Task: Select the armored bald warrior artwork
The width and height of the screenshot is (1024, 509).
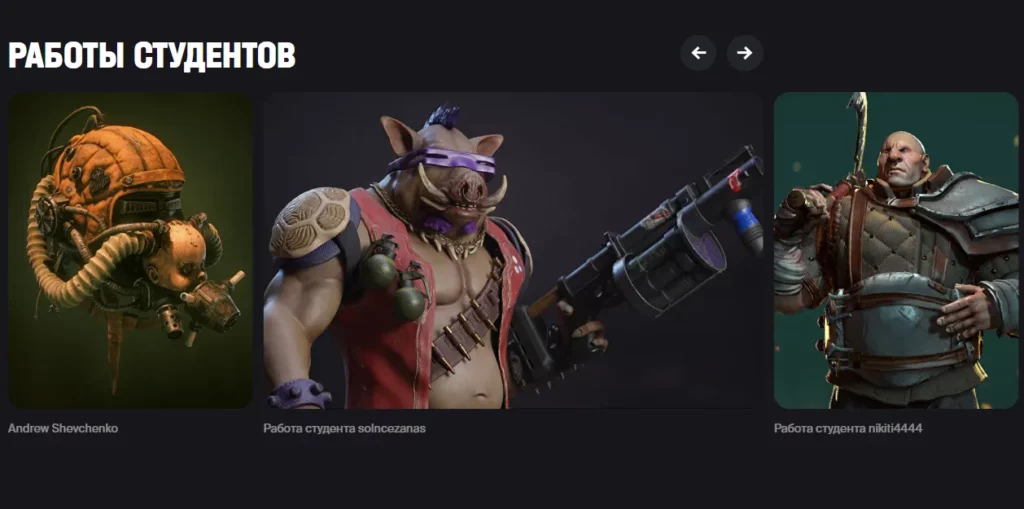Action: tap(896, 250)
